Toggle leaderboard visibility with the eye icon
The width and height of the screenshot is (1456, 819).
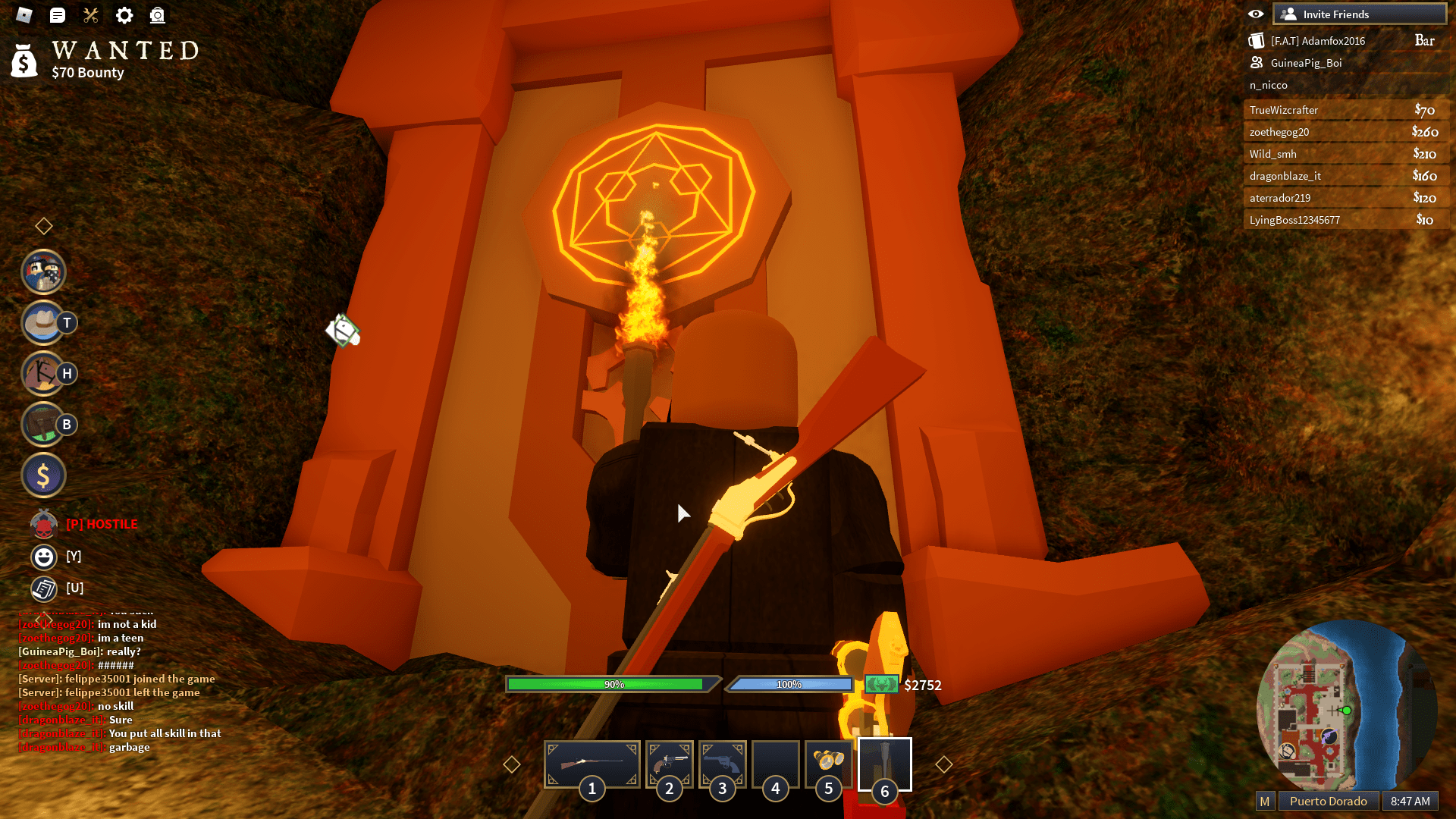pos(1255,13)
